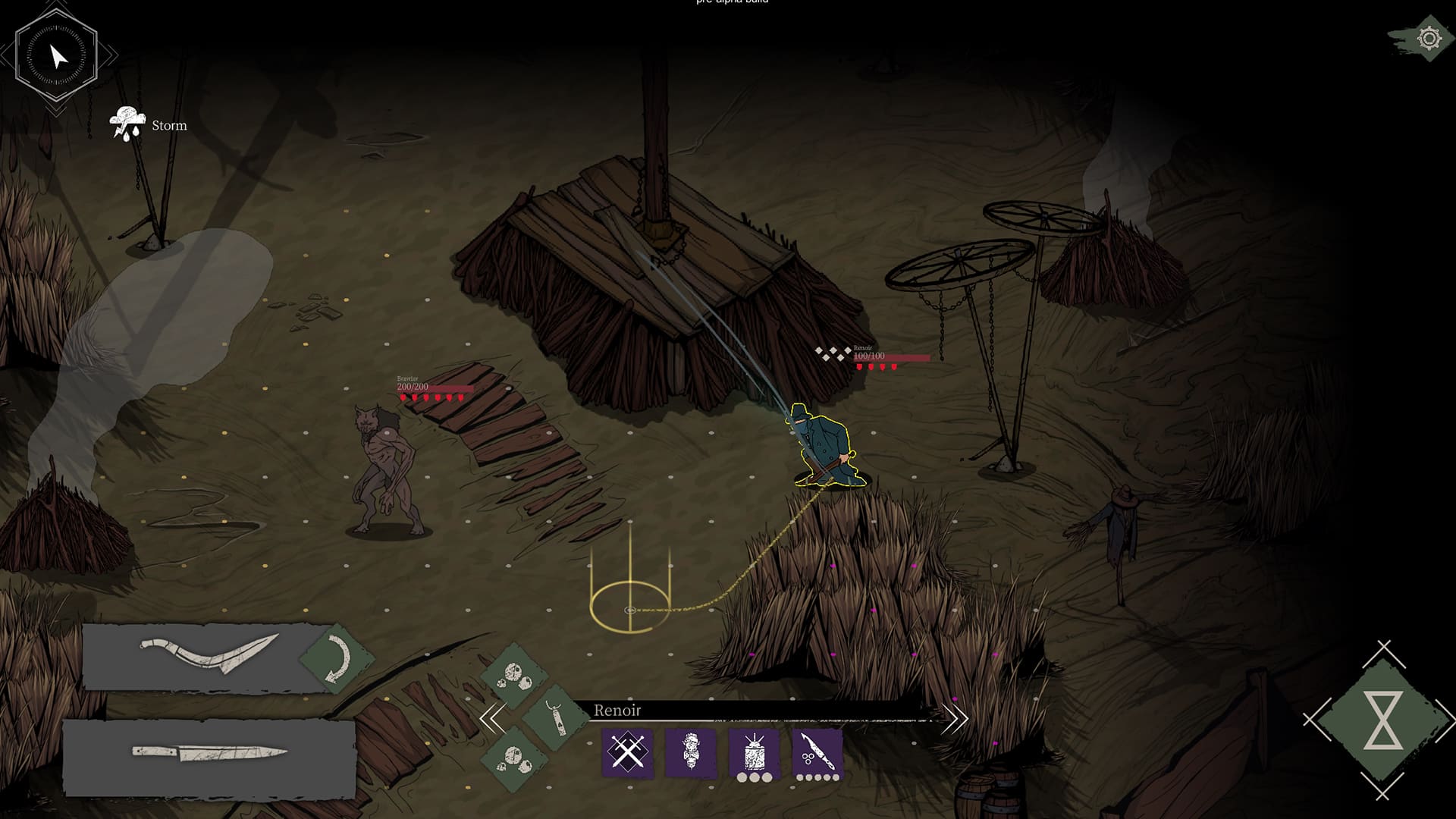Viewport: 1456px width, 819px height.
Task: Activate the canister ability with three charges
Action: tap(754, 752)
